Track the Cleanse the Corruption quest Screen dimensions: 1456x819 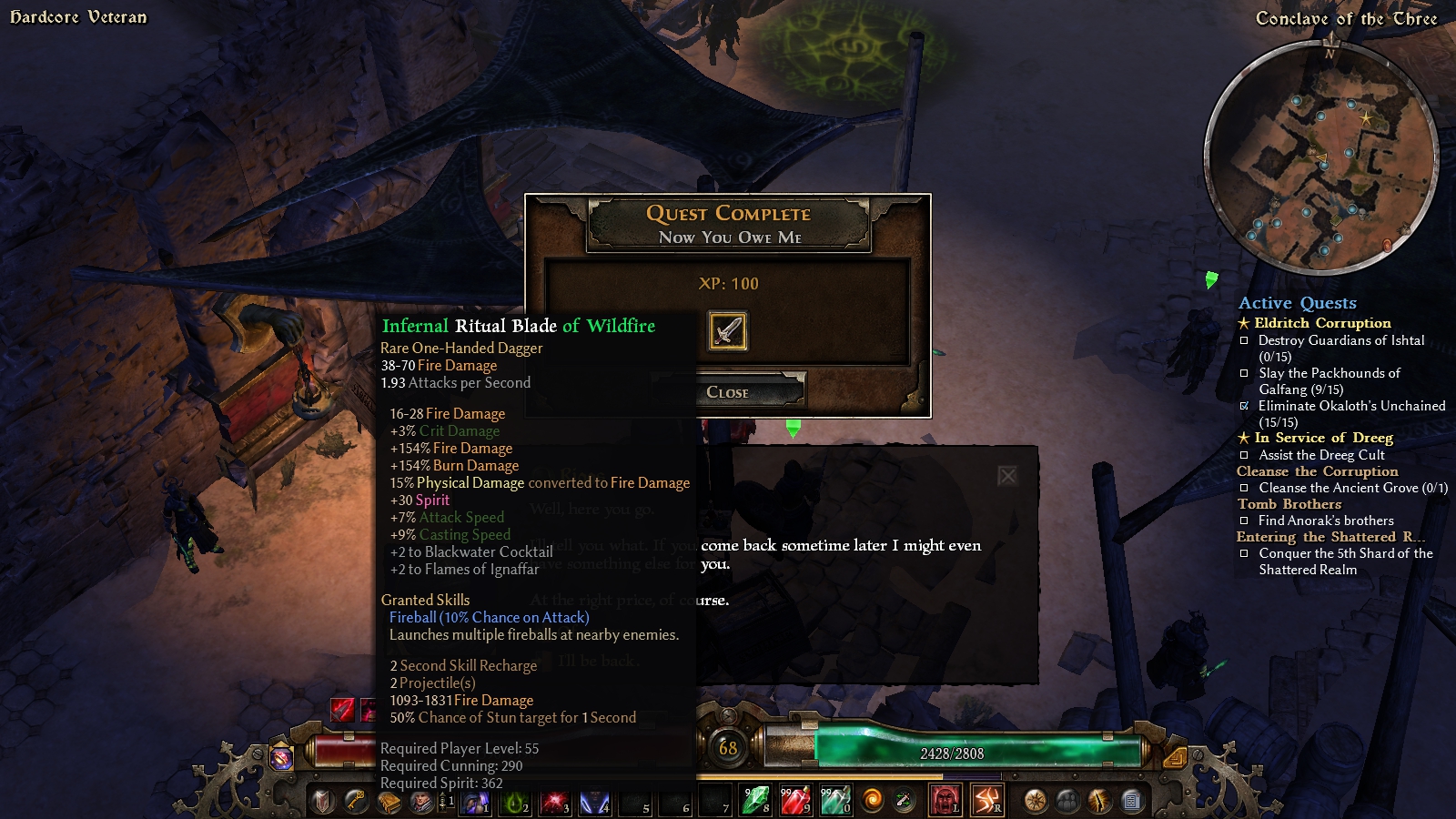[1317, 471]
